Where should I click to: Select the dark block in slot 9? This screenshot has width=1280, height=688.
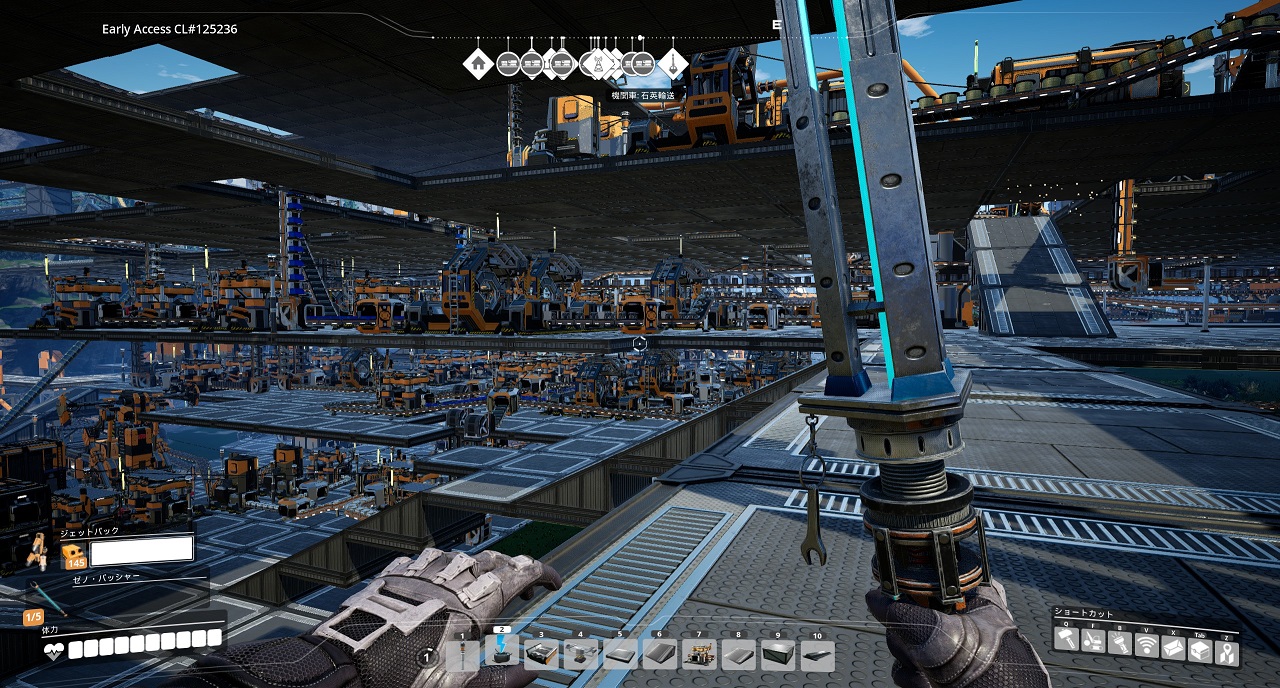pos(778,655)
